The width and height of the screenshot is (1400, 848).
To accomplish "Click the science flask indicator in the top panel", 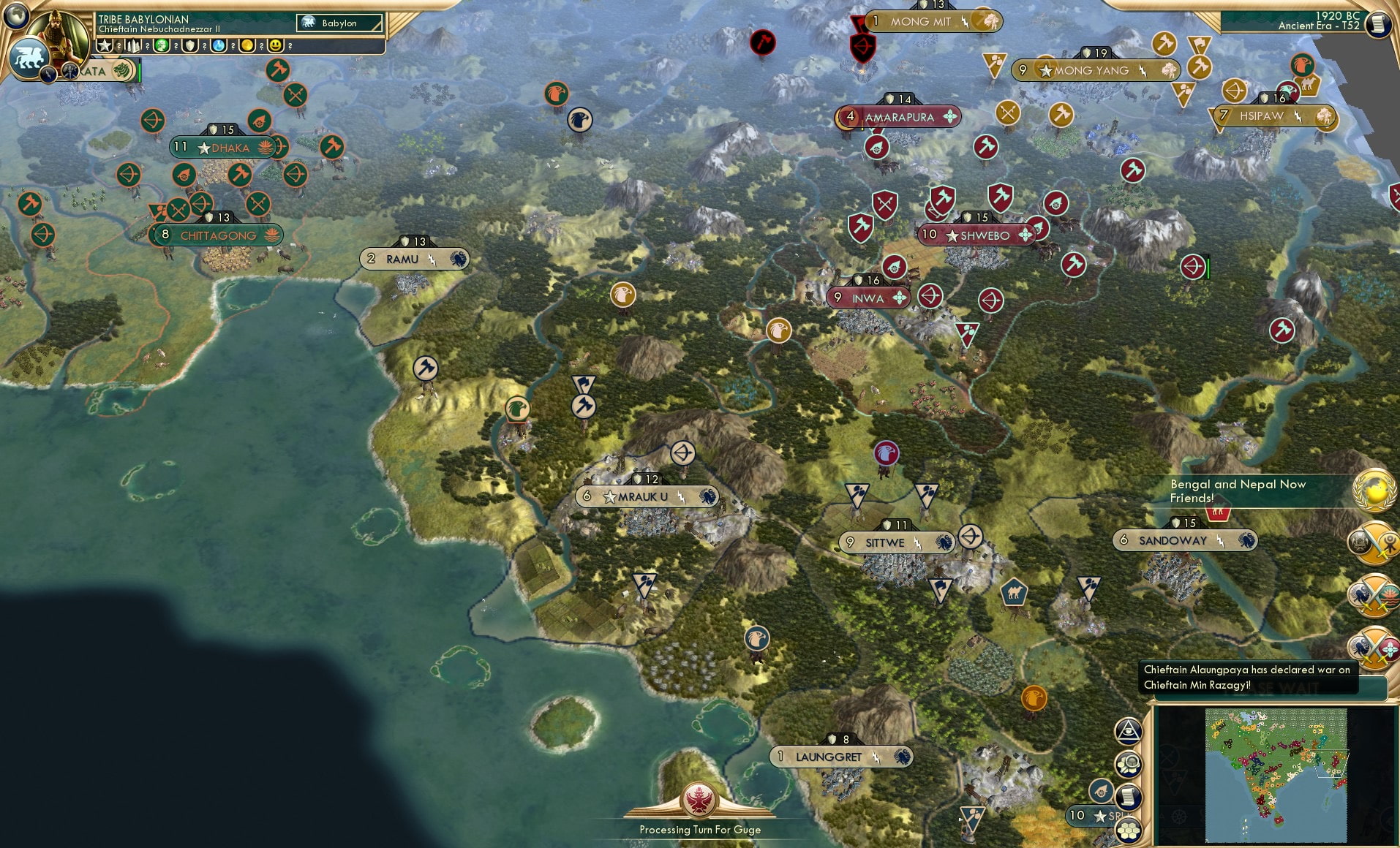I will point(218,45).
